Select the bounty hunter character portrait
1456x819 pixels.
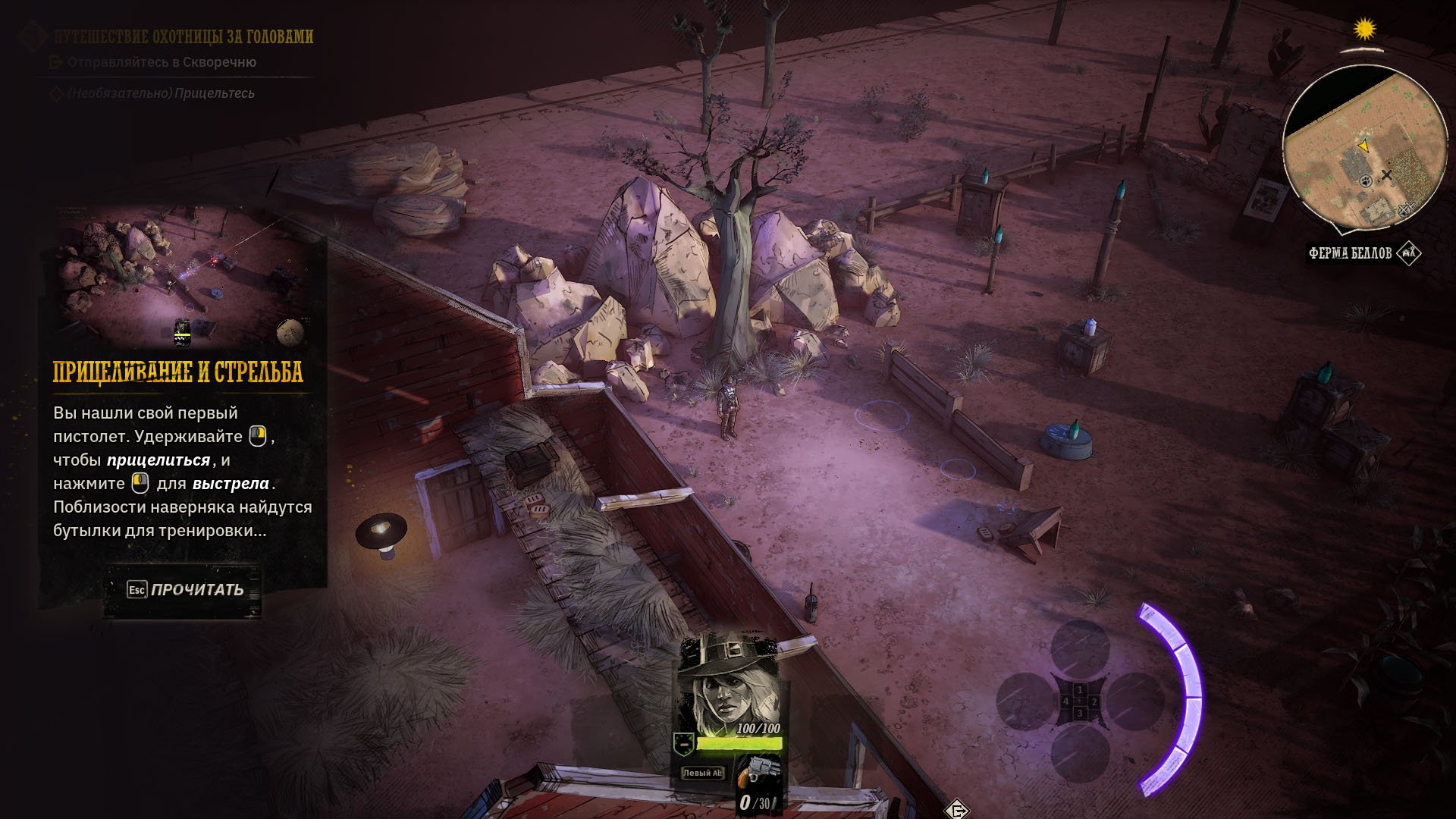point(729,682)
